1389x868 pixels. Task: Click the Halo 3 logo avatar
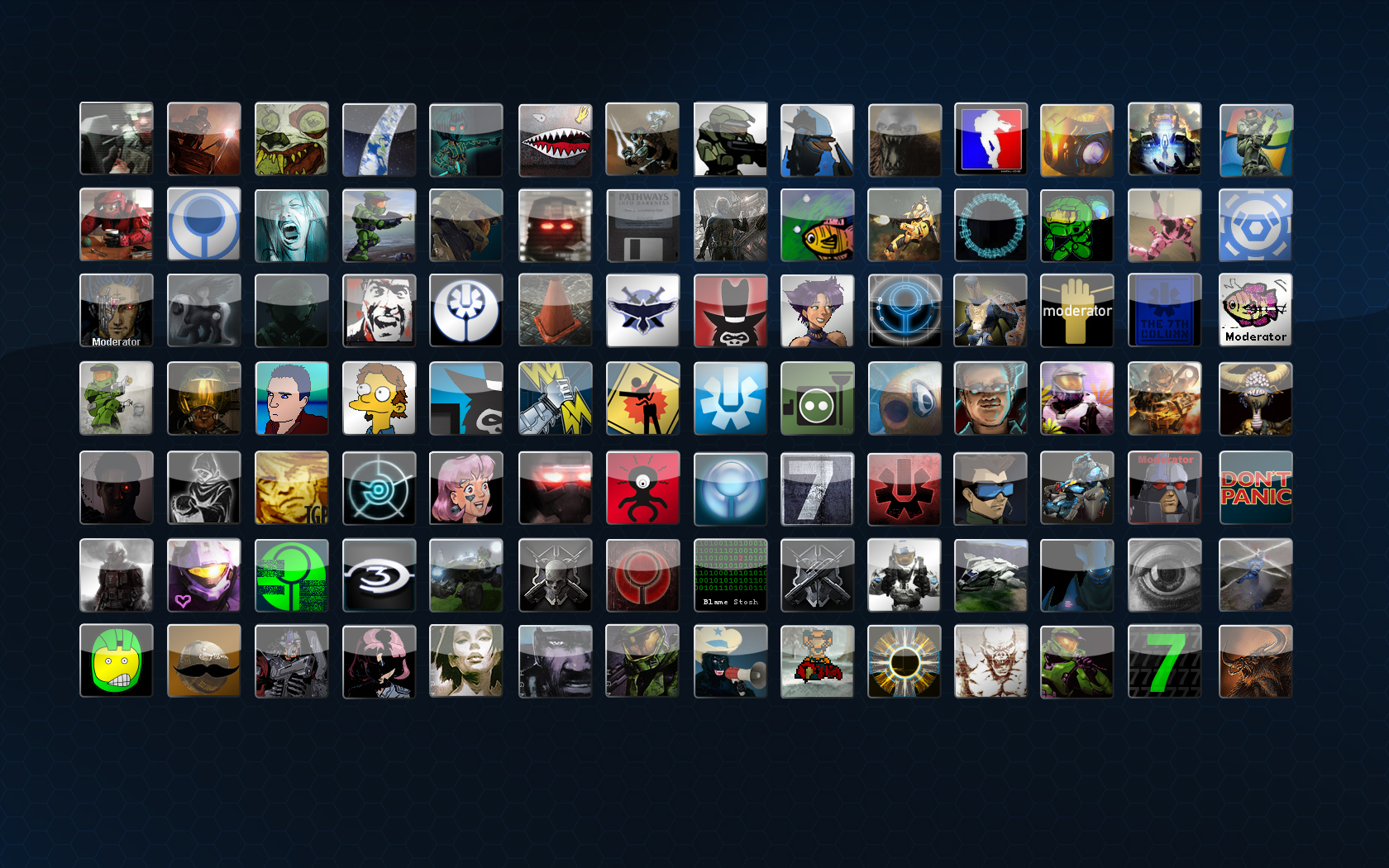(379, 575)
